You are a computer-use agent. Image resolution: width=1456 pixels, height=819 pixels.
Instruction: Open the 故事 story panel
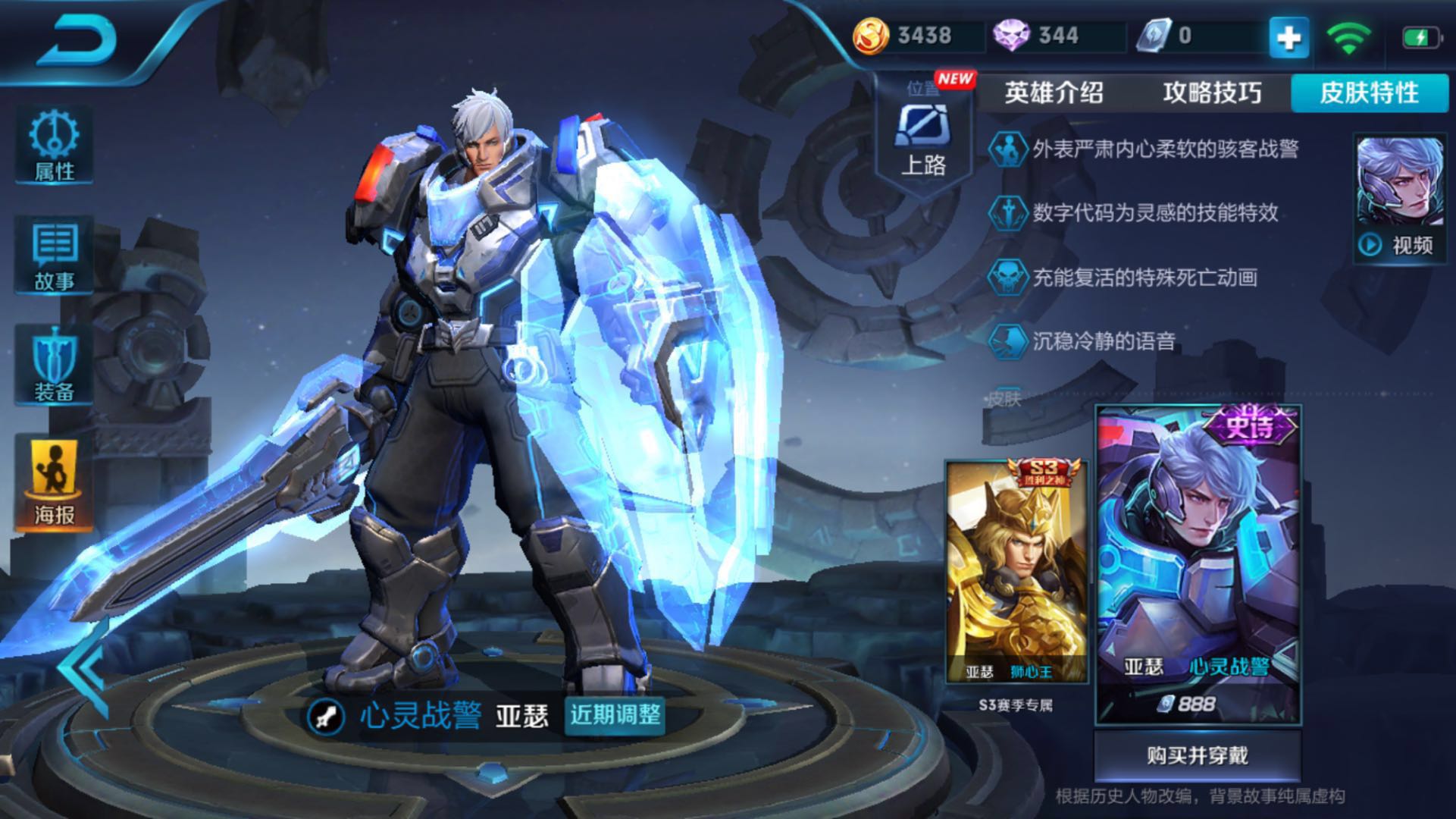54,256
